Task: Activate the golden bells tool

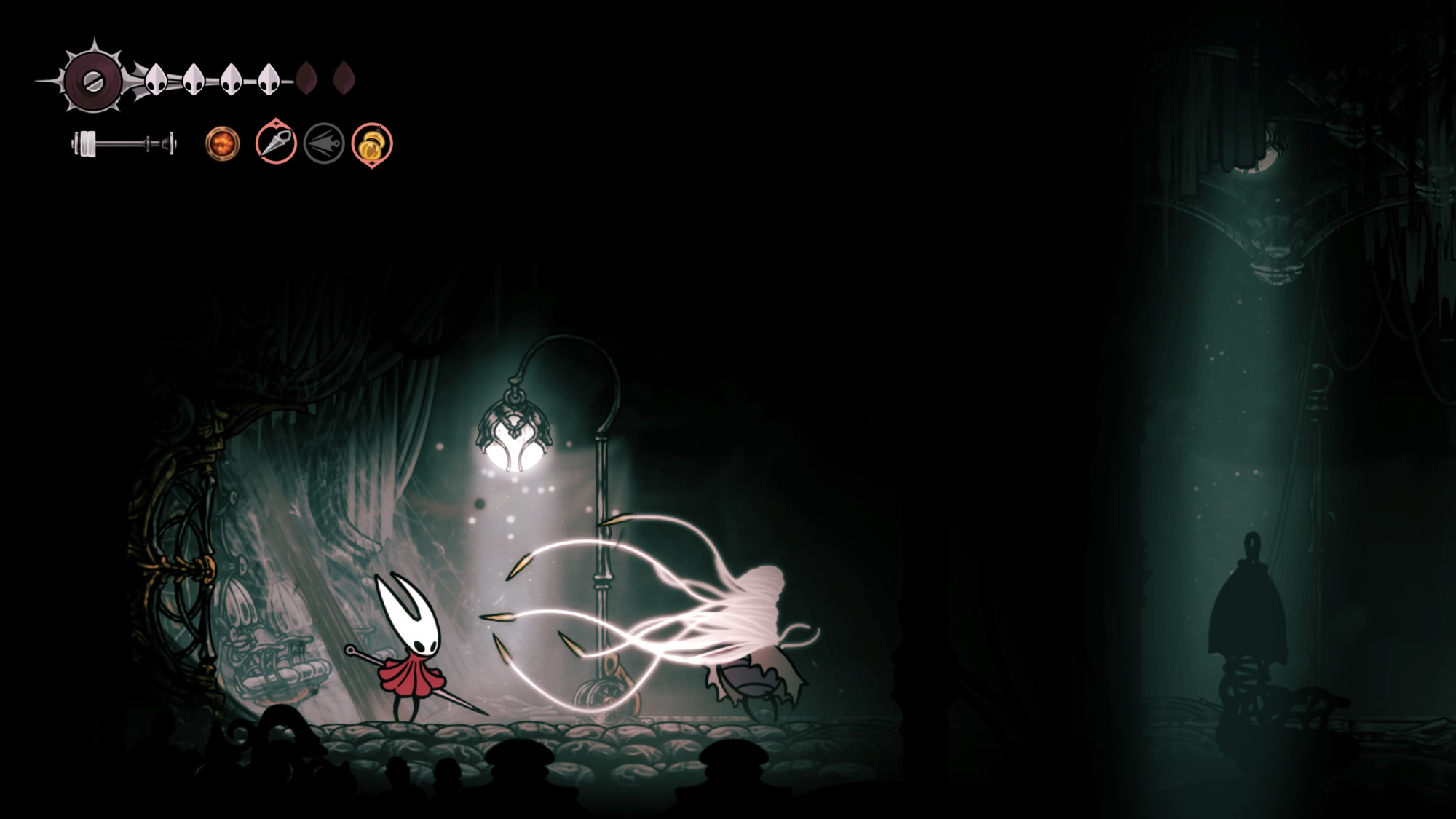Action: click(x=372, y=144)
